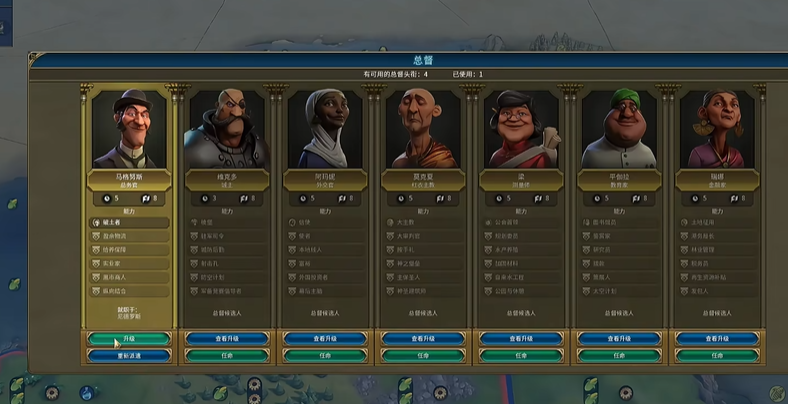Appoint Reyna the Financier

tap(716, 355)
